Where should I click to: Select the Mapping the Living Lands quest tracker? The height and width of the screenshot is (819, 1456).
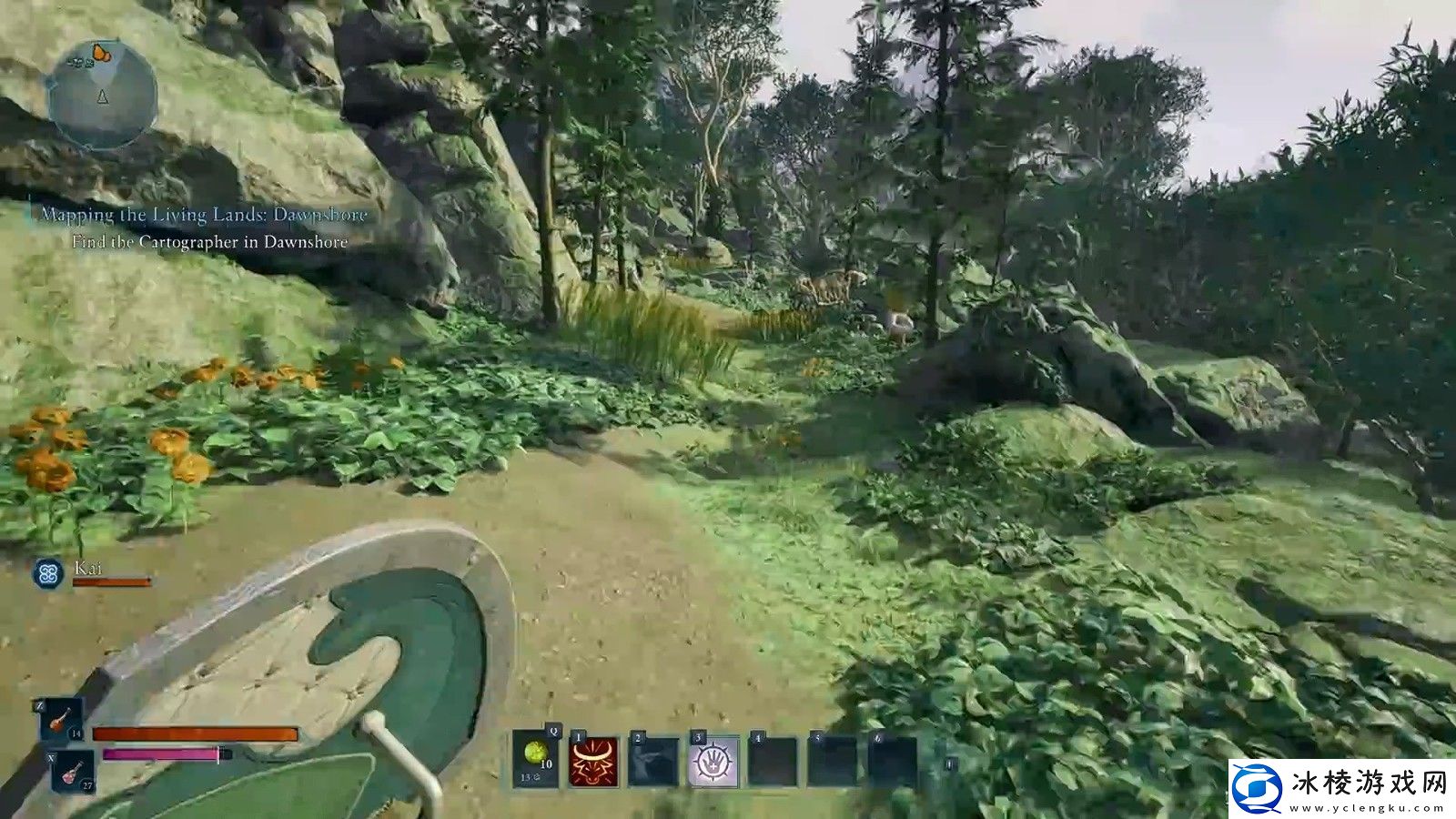tap(204, 216)
